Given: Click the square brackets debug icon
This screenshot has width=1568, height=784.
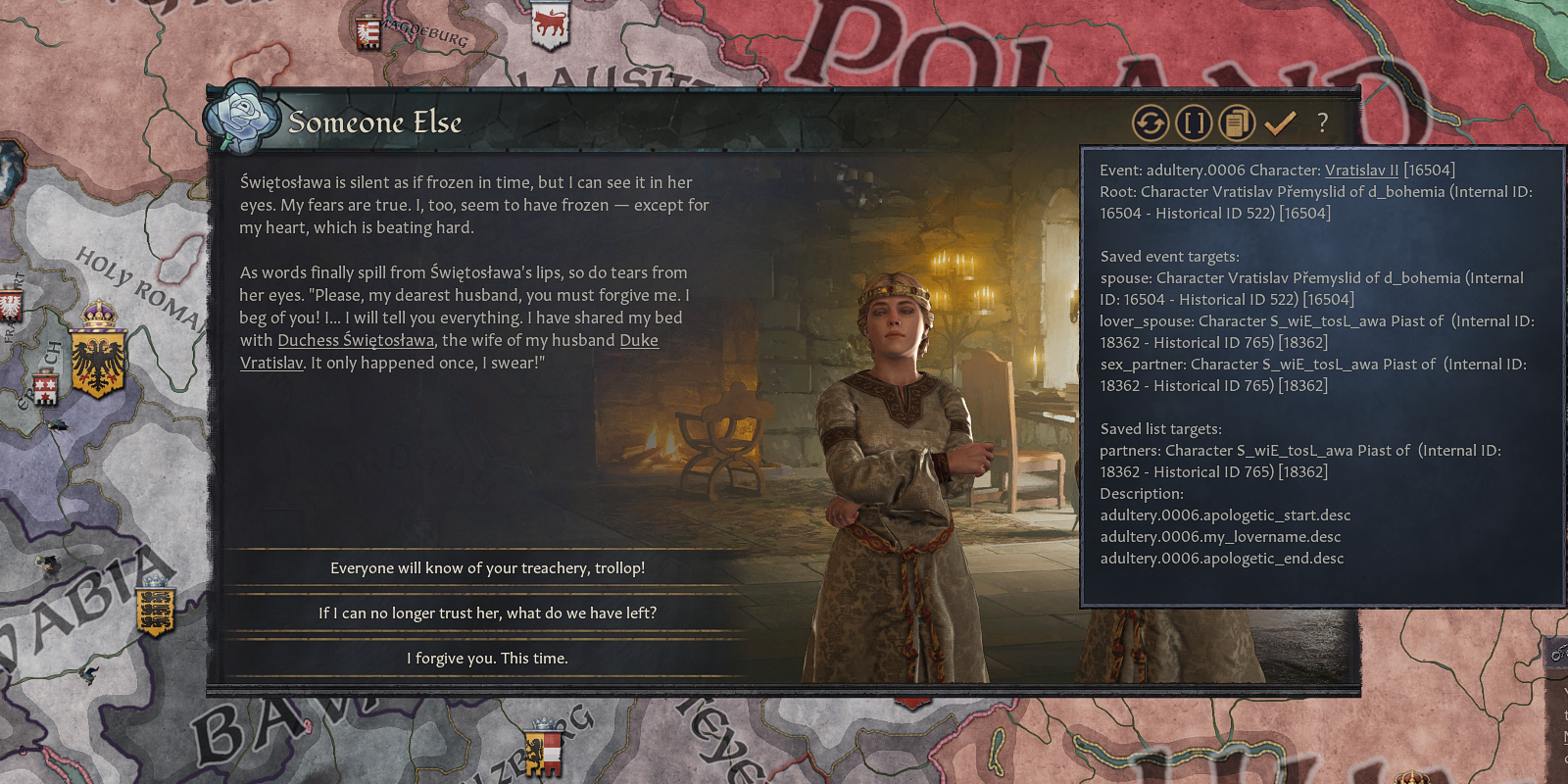Looking at the screenshot, I should (1194, 123).
